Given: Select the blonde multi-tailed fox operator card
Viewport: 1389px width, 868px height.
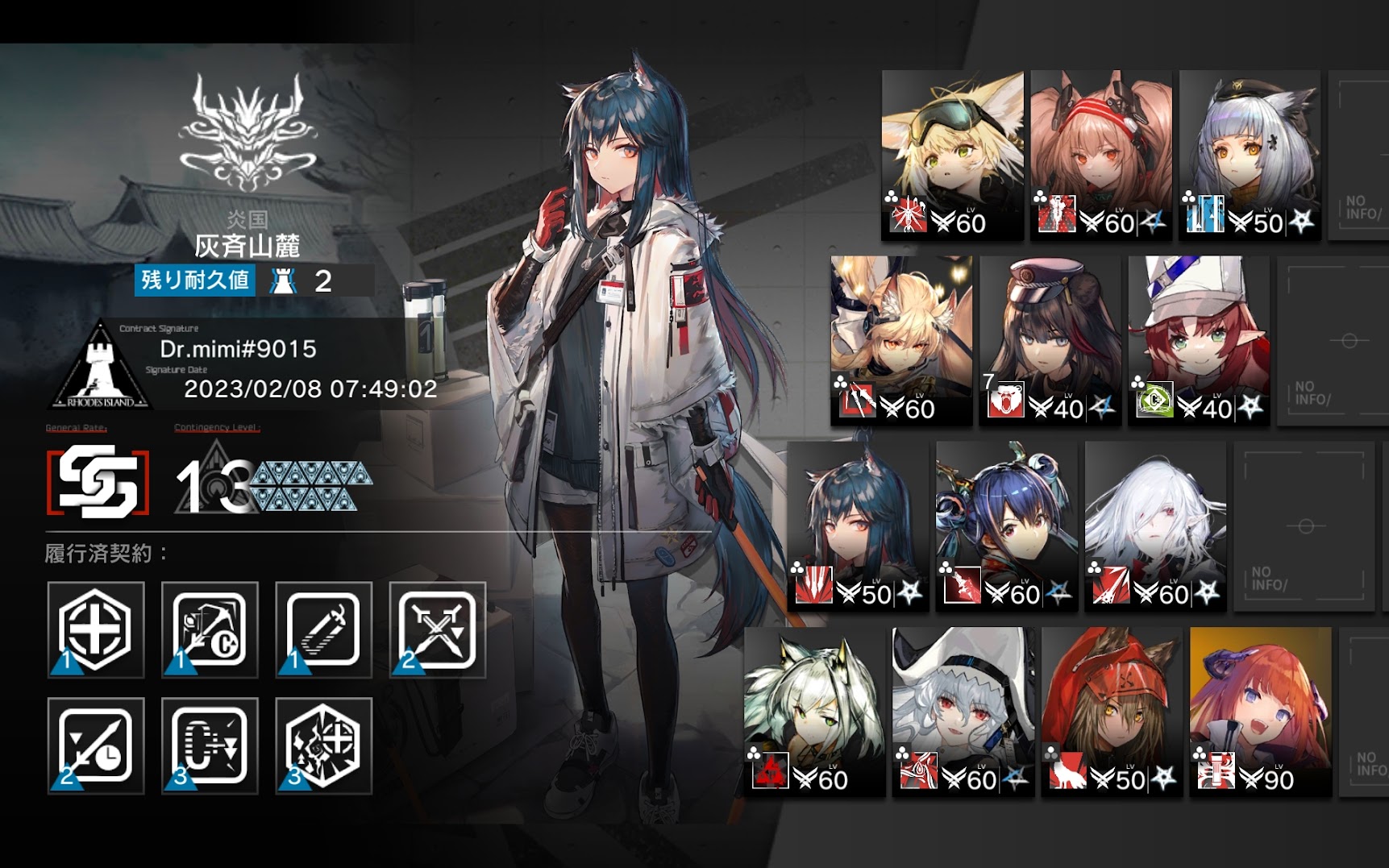Looking at the screenshot, I should (x=901, y=340).
